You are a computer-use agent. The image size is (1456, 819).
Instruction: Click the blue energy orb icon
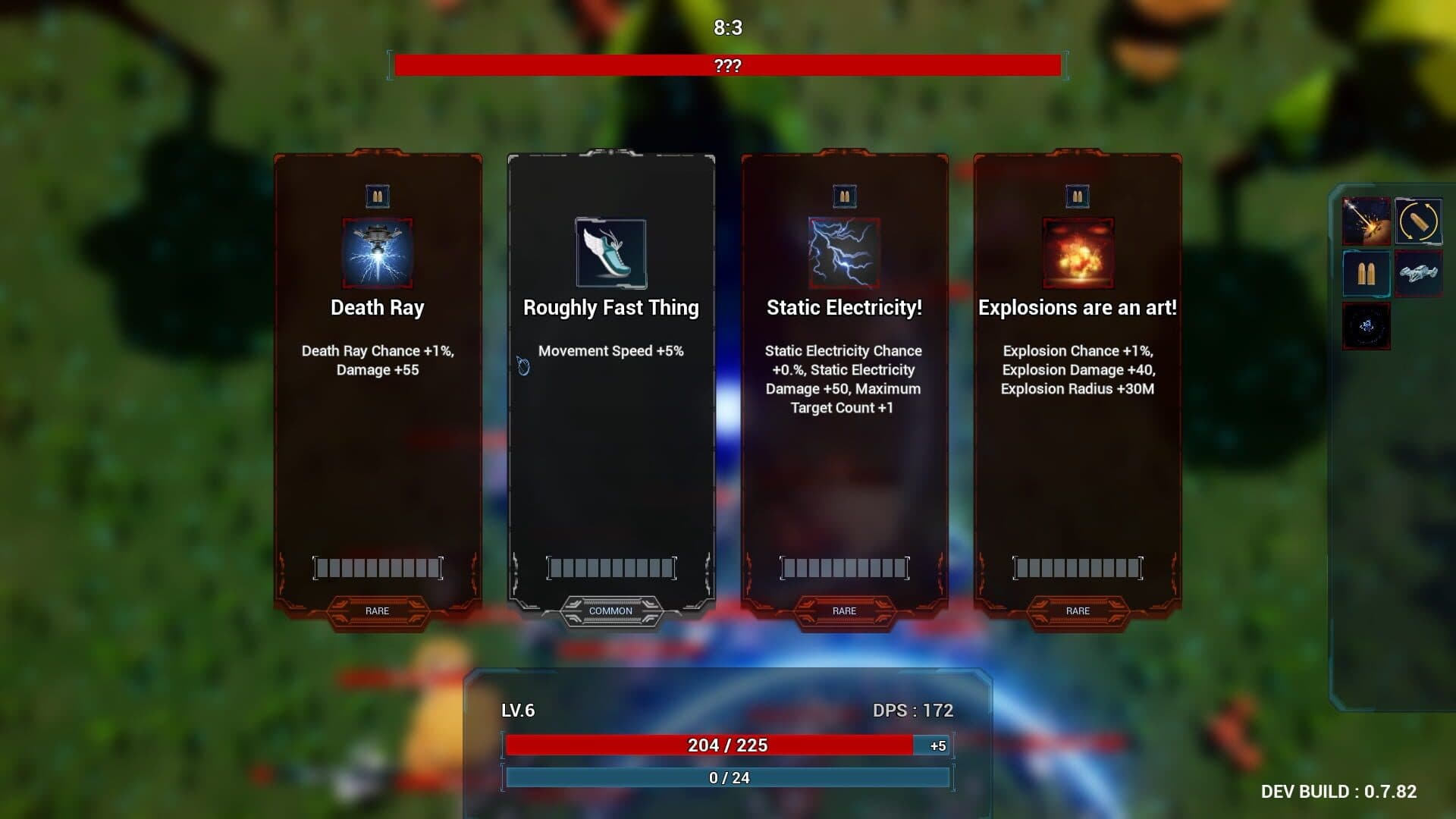point(1366,326)
